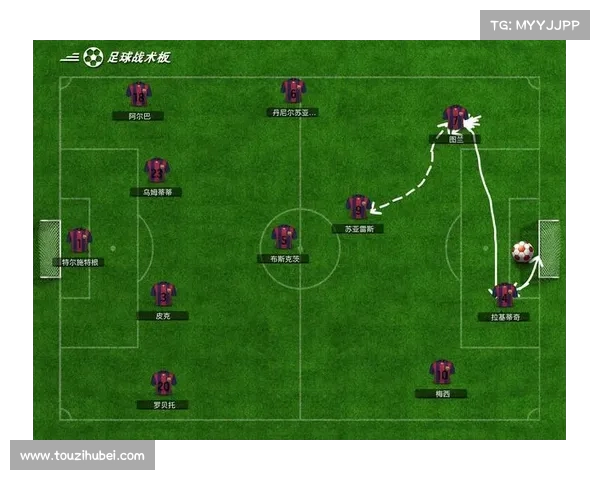The height and width of the screenshot is (480, 600).
Task: Select the 梅西 player jersey token
Action: tap(442, 372)
